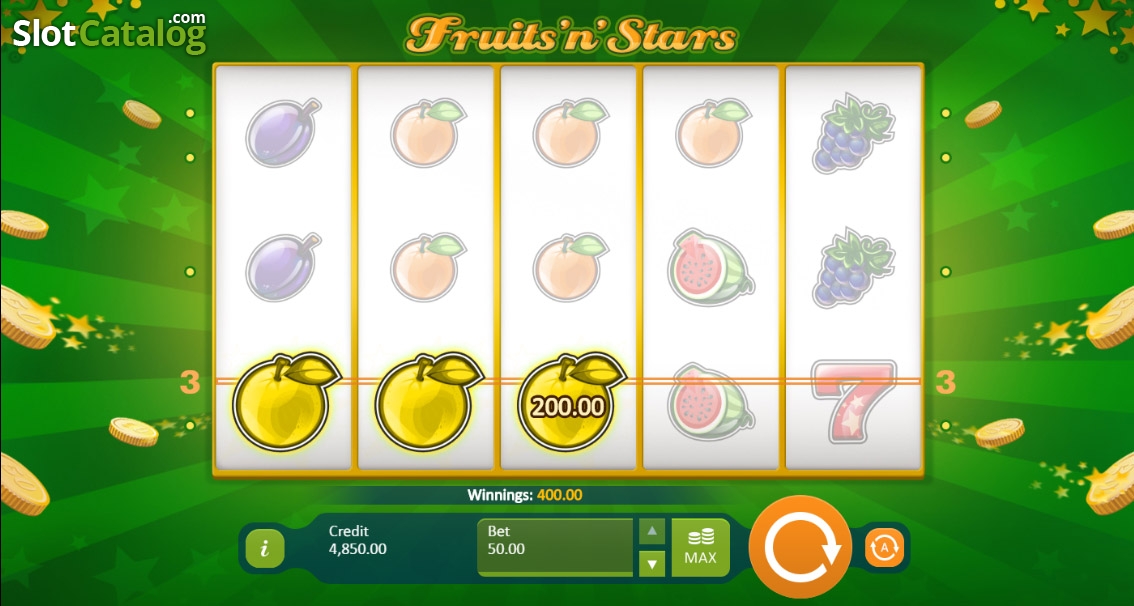Toggle the autoplay button
The height and width of the screenshot is (606, 1134).
[x=884, y=548]
